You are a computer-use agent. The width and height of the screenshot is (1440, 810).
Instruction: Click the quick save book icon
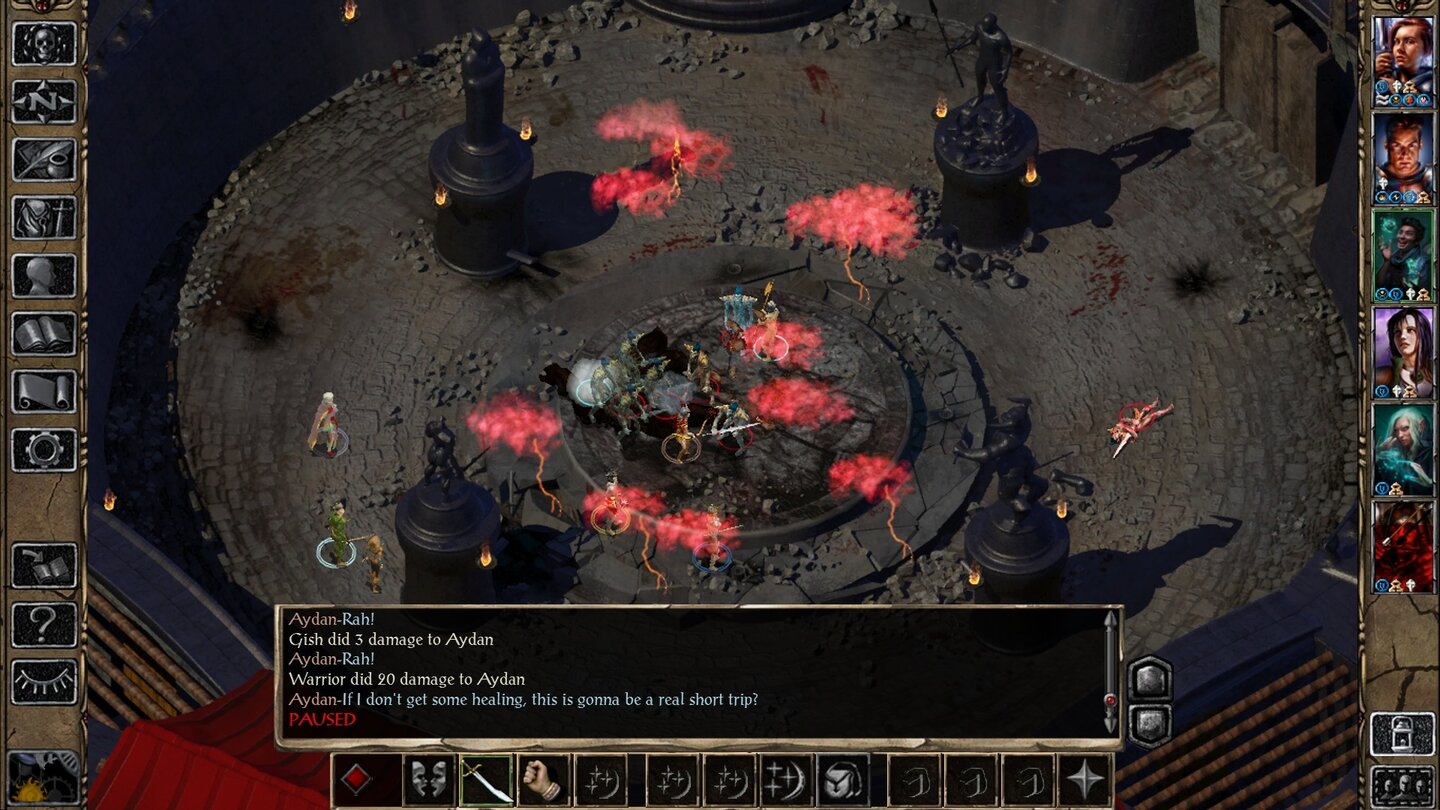pos(44,566)
